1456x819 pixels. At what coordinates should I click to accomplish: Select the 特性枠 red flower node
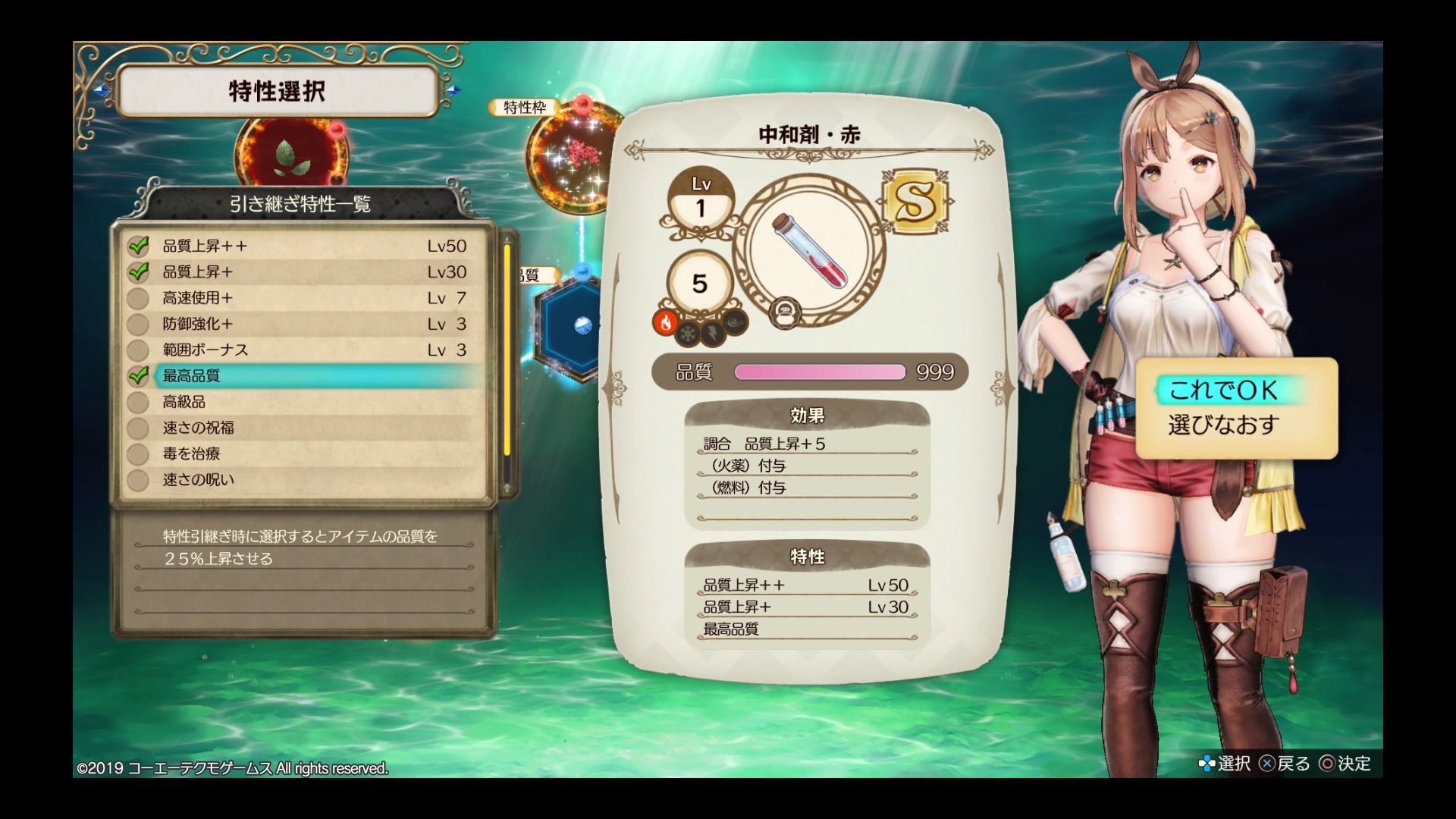point(569,159)
